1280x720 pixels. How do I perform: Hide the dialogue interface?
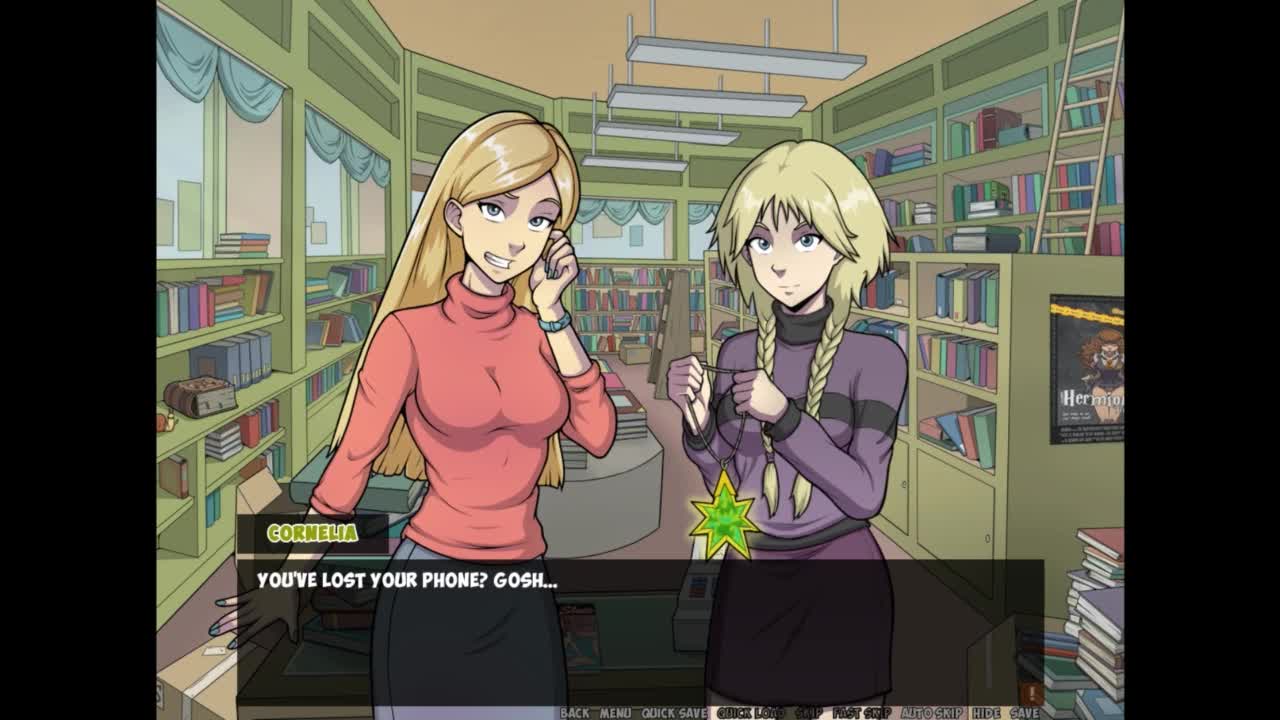click(986, 713)
